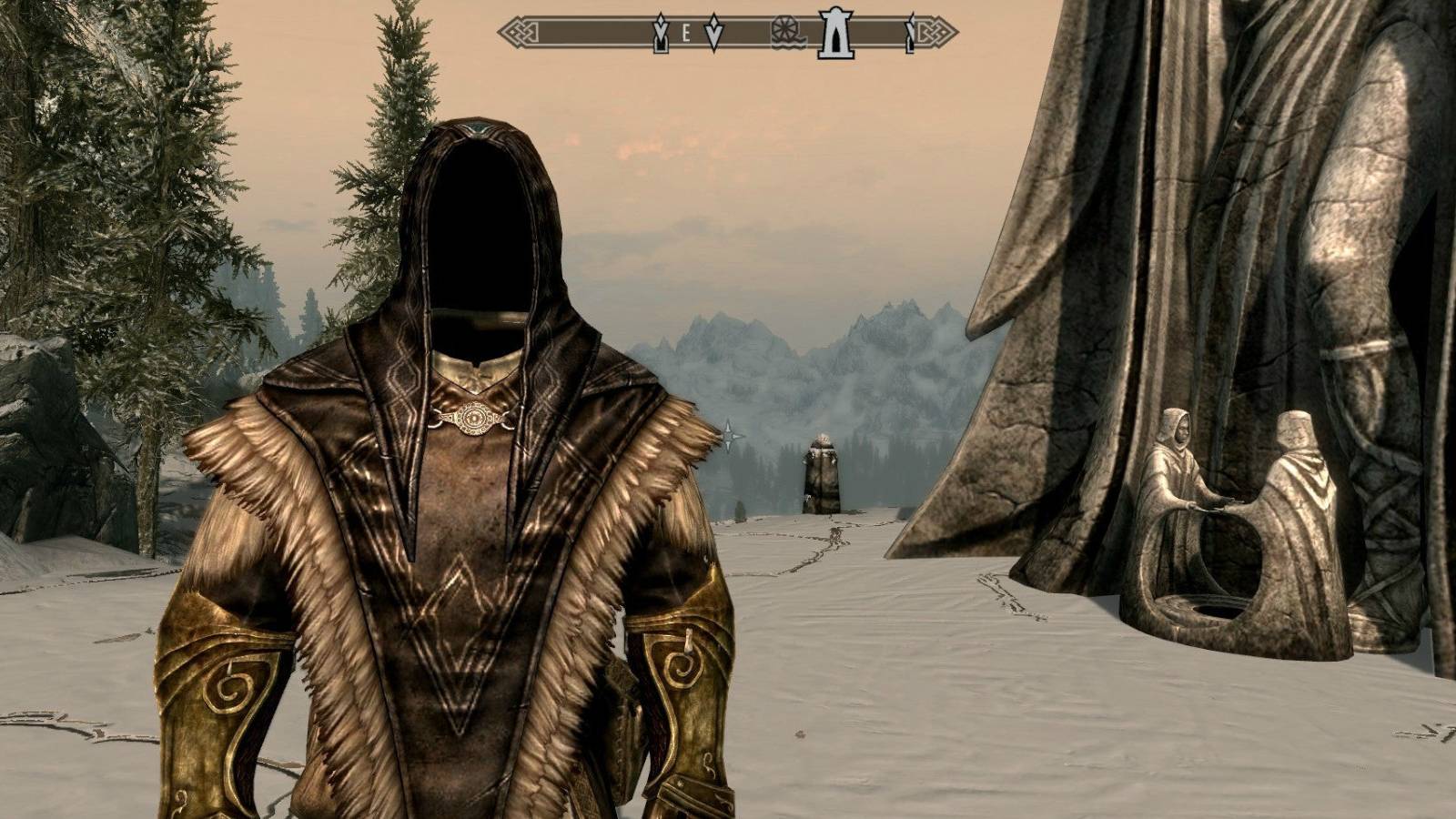Click the E direction letter on the compass
1456x819 pixels.
click(685, 31)
